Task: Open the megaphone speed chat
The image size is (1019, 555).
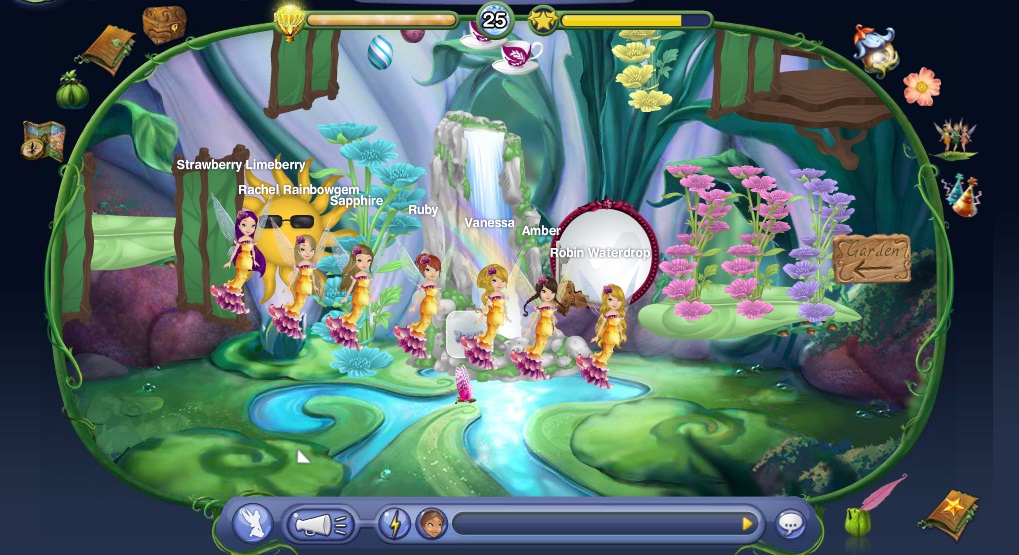Action: 321,523
